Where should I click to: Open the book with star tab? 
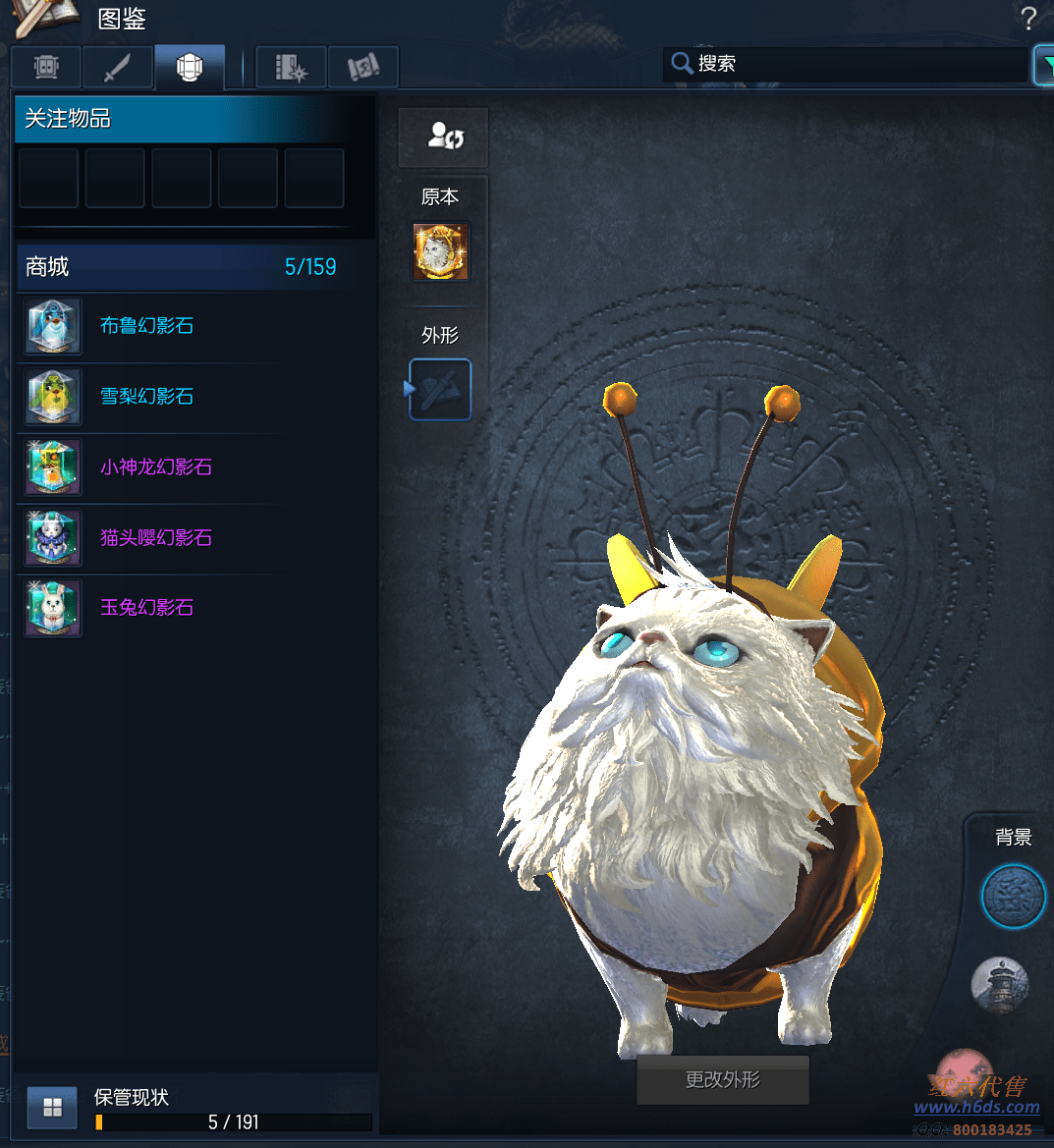coord(291,67)
